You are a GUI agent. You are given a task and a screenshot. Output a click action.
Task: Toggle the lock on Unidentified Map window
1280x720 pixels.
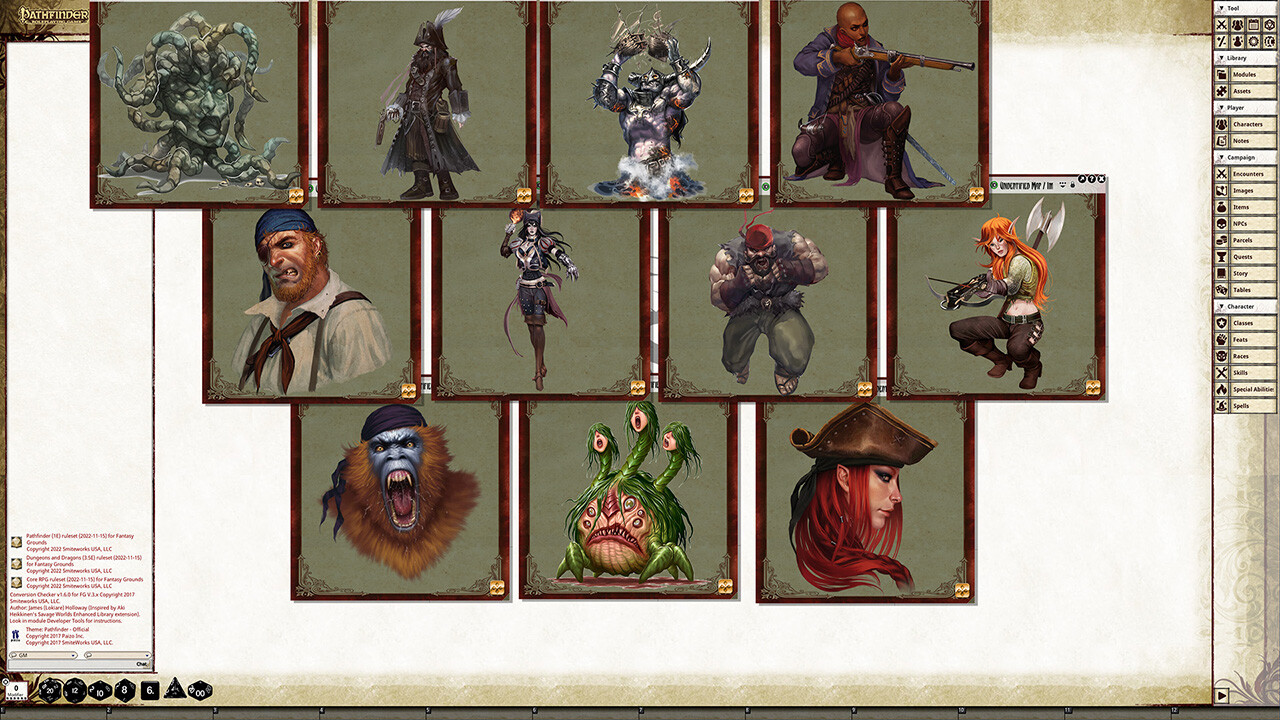point(1072,184)
